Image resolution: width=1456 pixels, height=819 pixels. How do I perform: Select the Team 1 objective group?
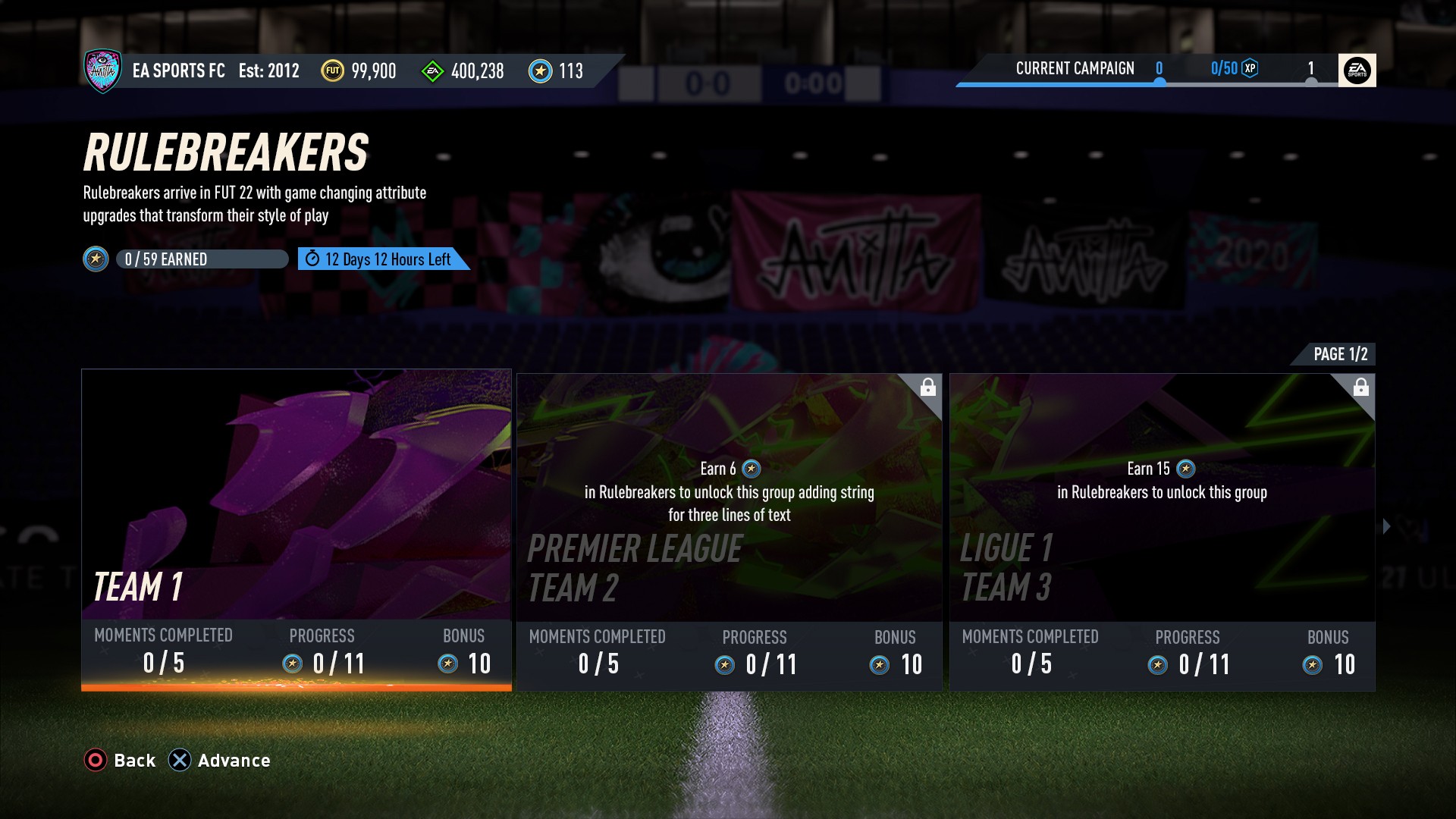296,529
